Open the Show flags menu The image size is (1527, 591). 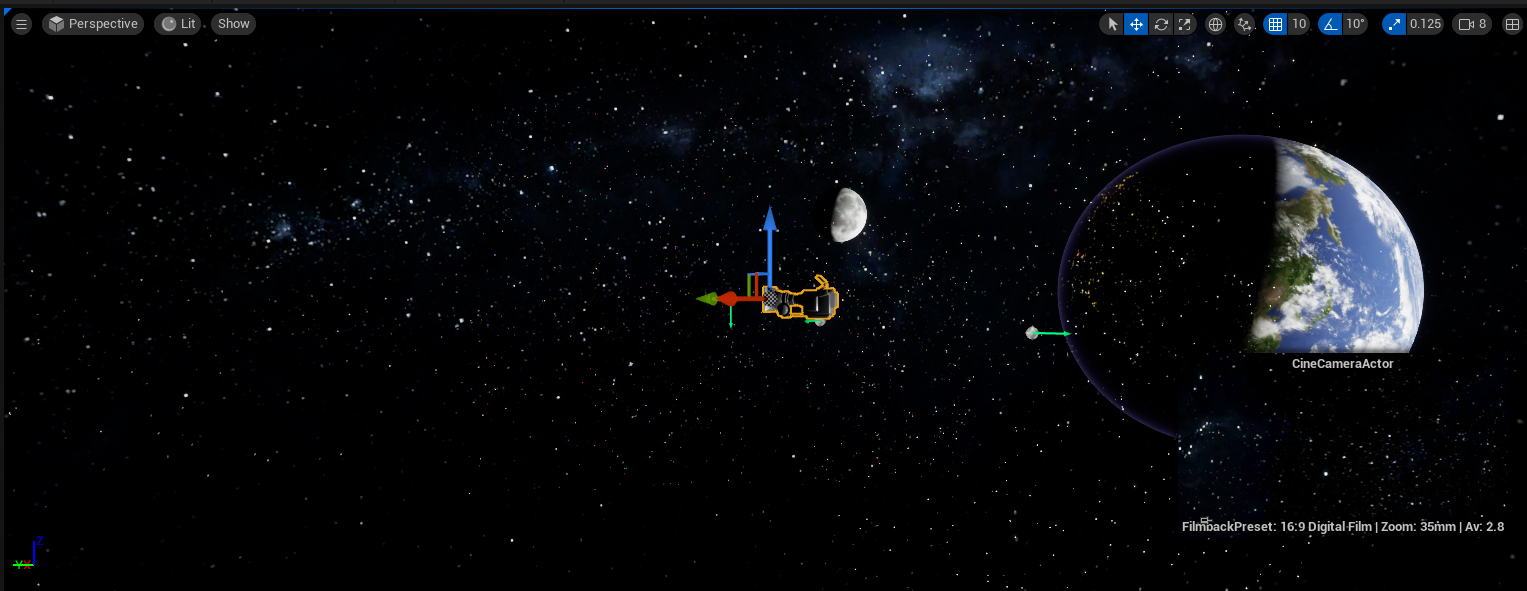pos(233,24)
